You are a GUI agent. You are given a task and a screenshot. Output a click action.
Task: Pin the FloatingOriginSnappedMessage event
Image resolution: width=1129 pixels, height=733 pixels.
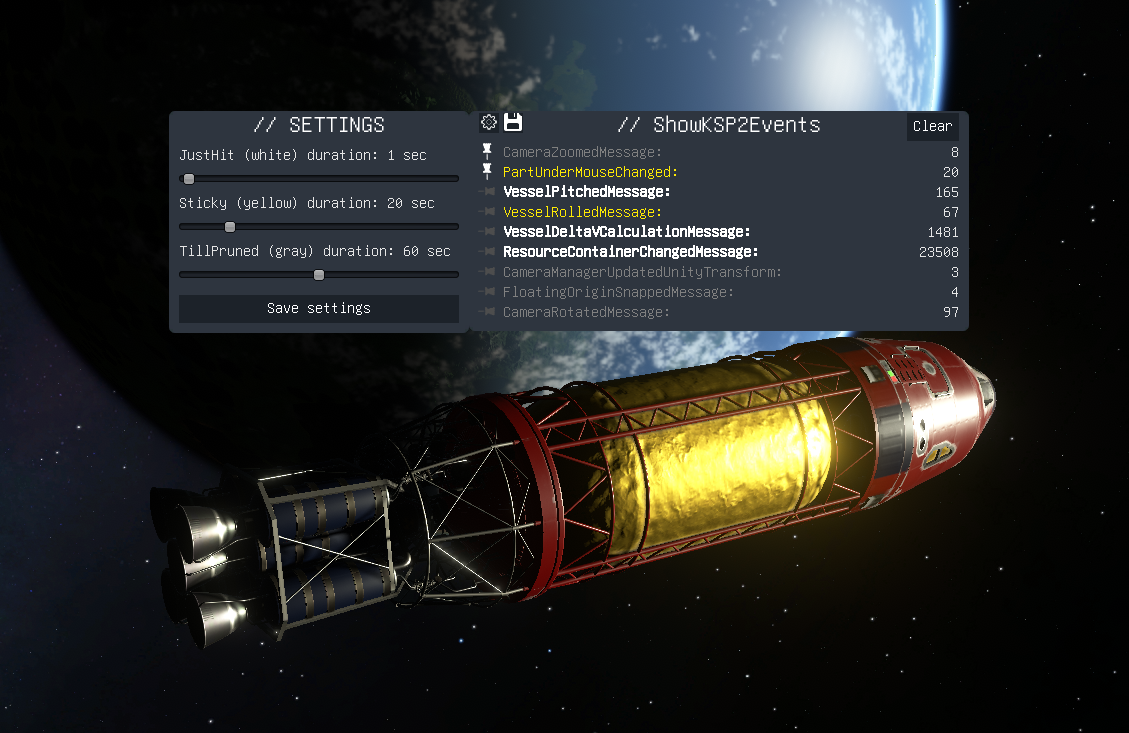coord(487,292)
